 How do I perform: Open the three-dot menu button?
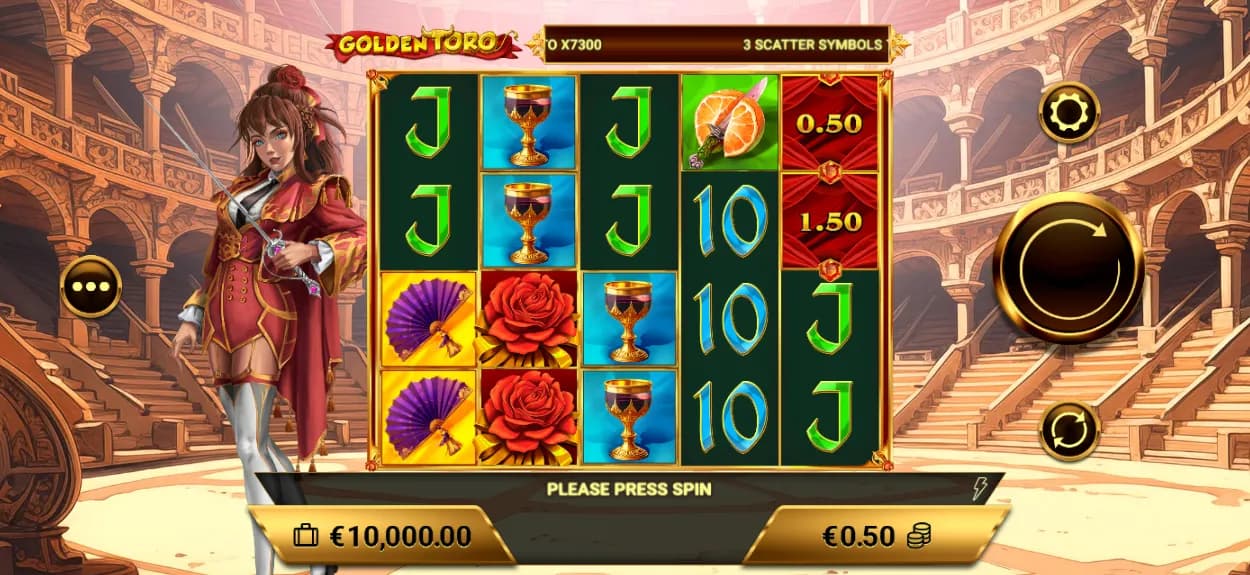coord(91,286)
